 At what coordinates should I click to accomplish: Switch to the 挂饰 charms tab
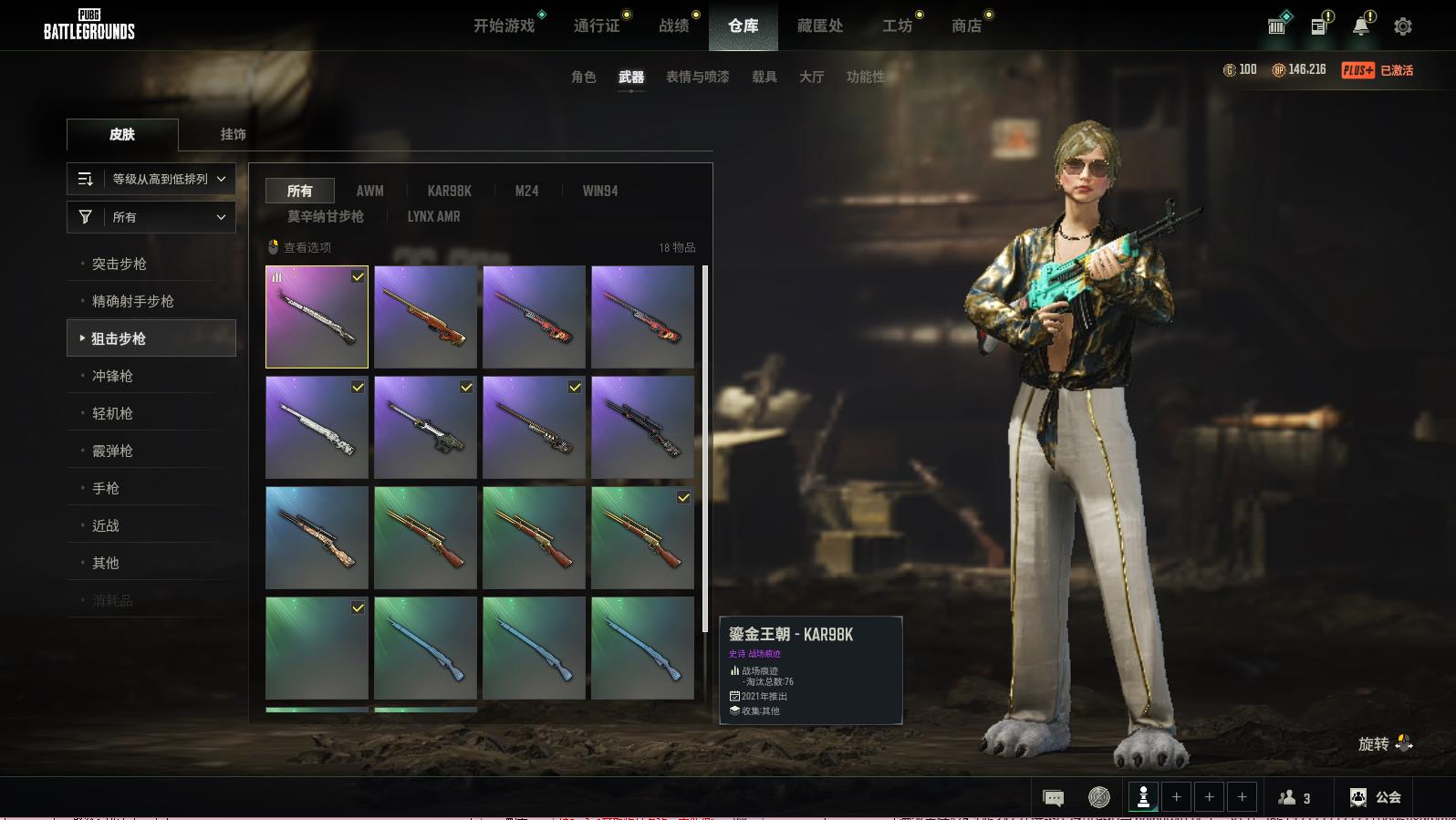click(234, 134)
